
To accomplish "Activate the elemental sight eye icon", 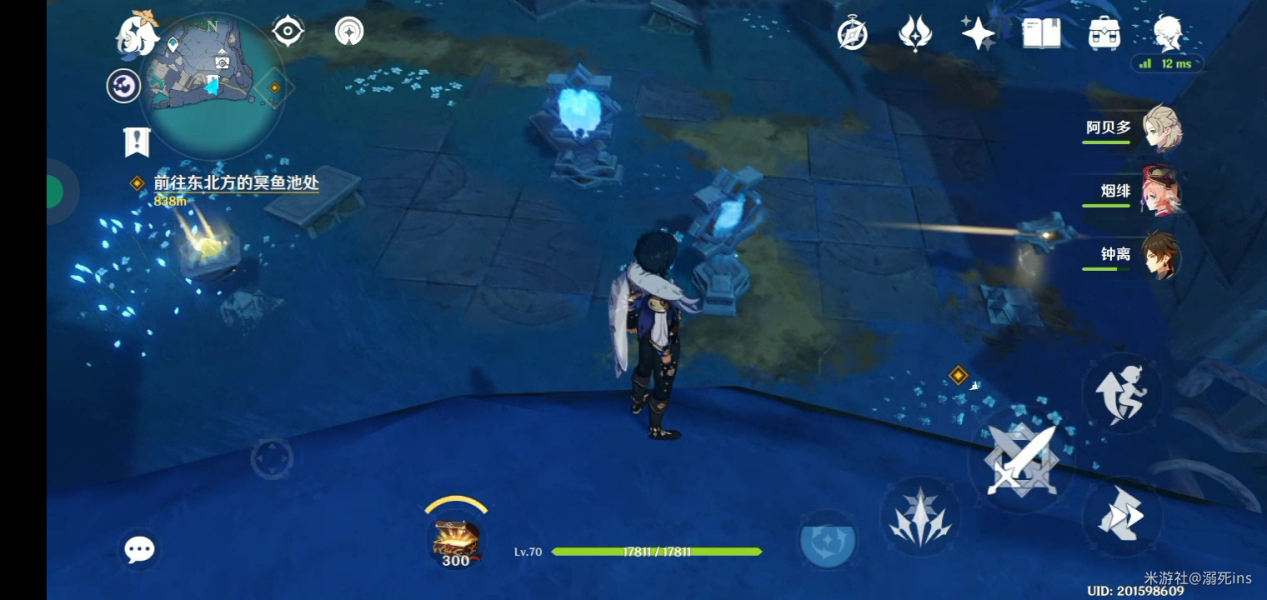I will coord(288,31).
